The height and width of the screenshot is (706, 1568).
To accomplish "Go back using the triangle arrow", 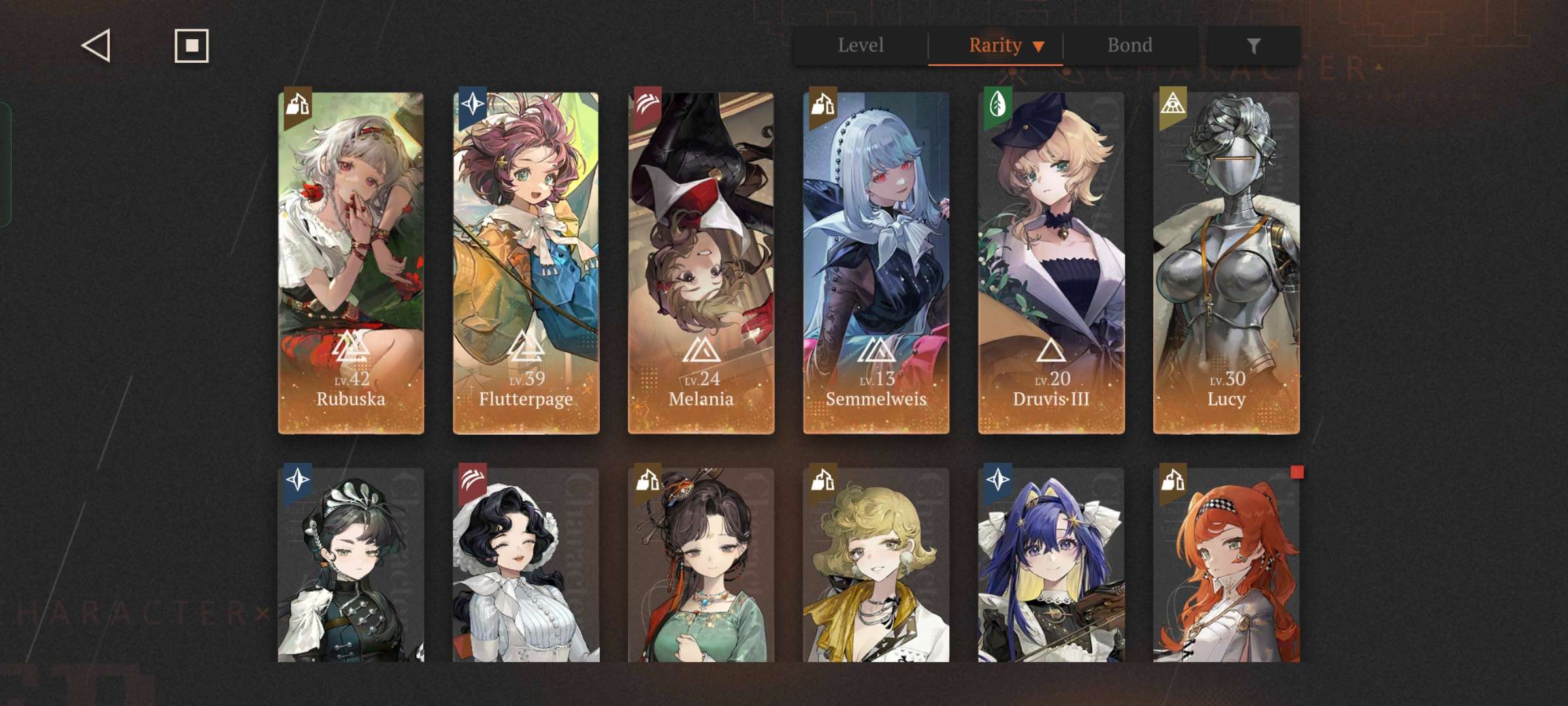I will pyautogui.click(x=96, y=46).
